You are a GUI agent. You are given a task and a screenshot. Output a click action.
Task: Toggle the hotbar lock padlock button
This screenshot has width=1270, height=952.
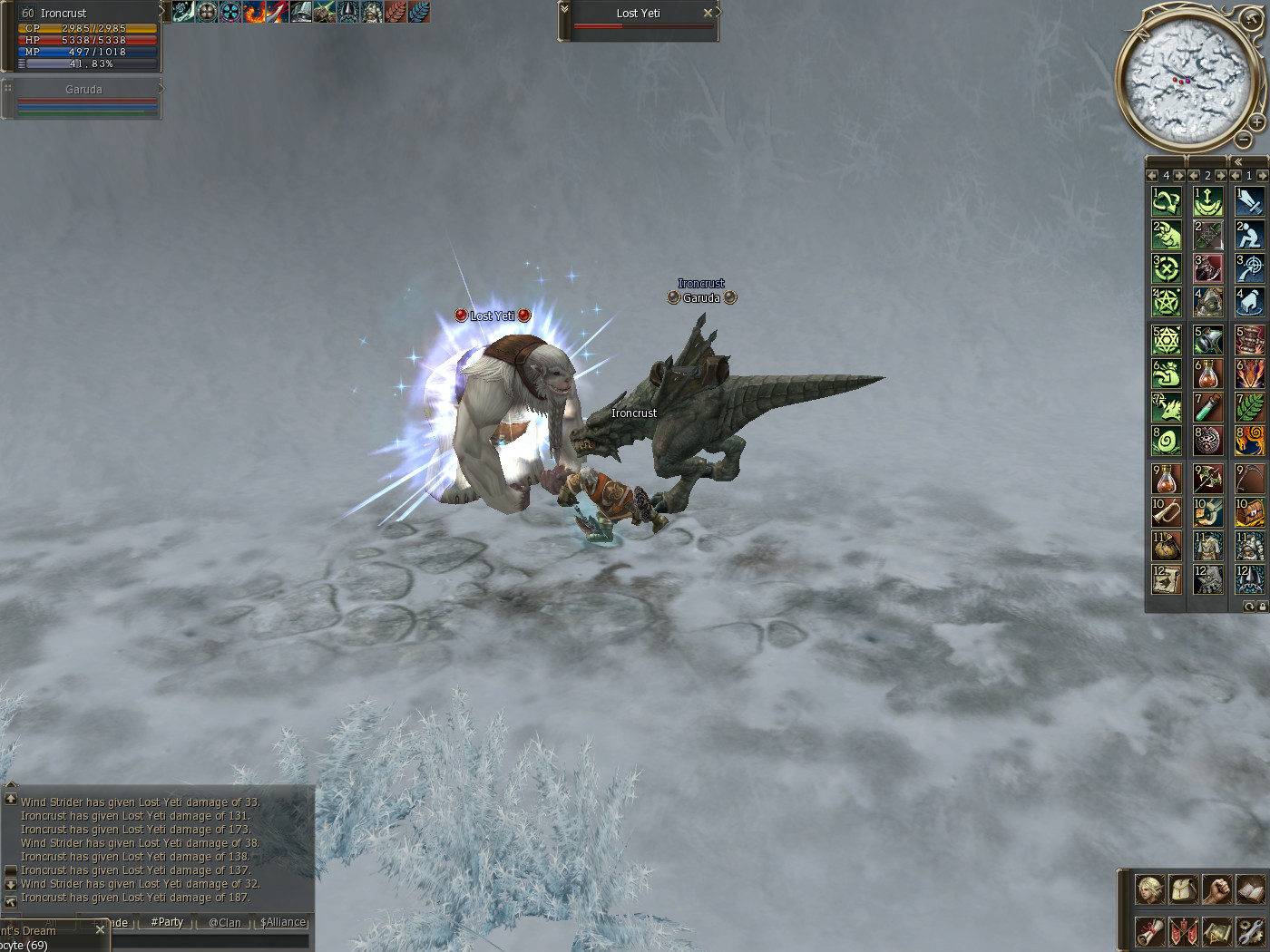pos(1262,607)
